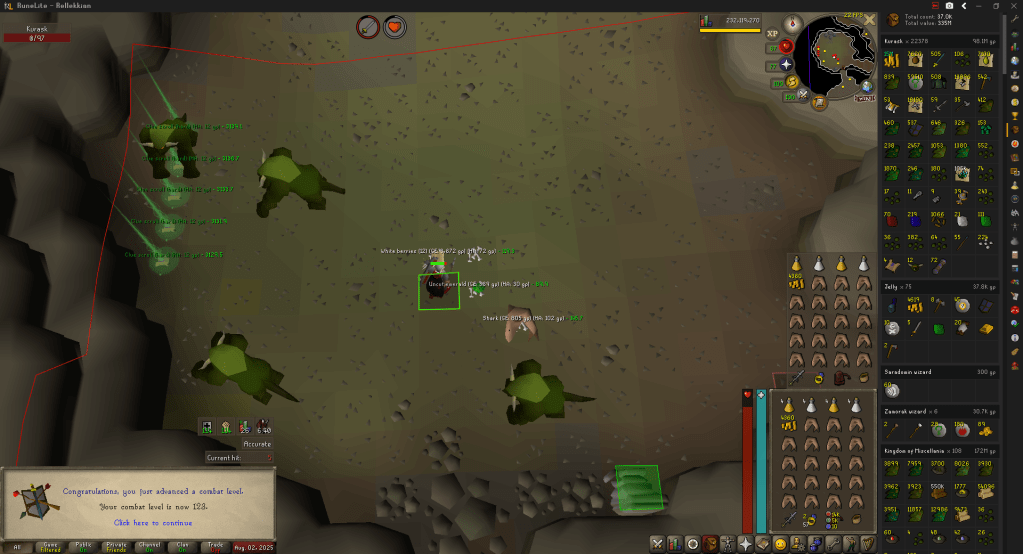Select the Trade chat filter tab
This screenshot has width=1023, height=554.
[x=213, y=546]
